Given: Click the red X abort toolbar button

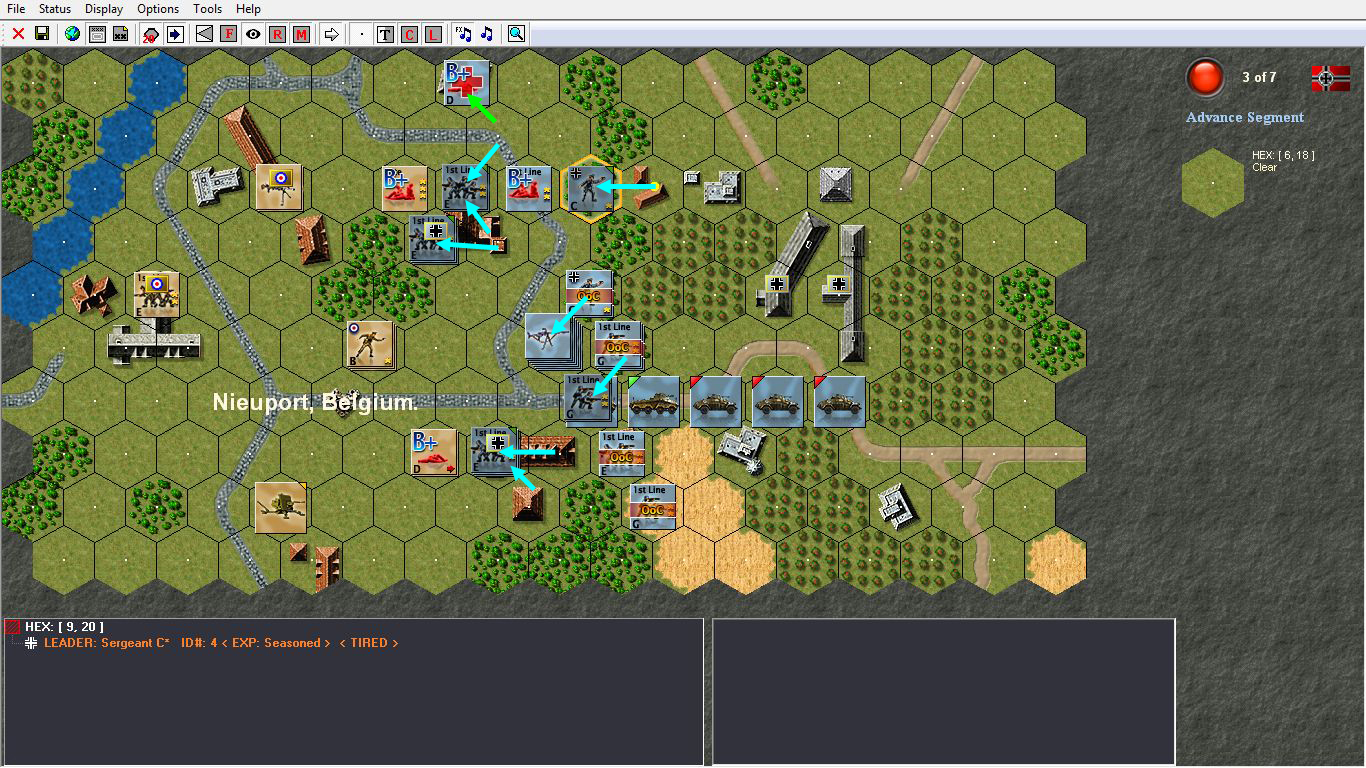Looking at the screenshot, I should click(17, 33).
